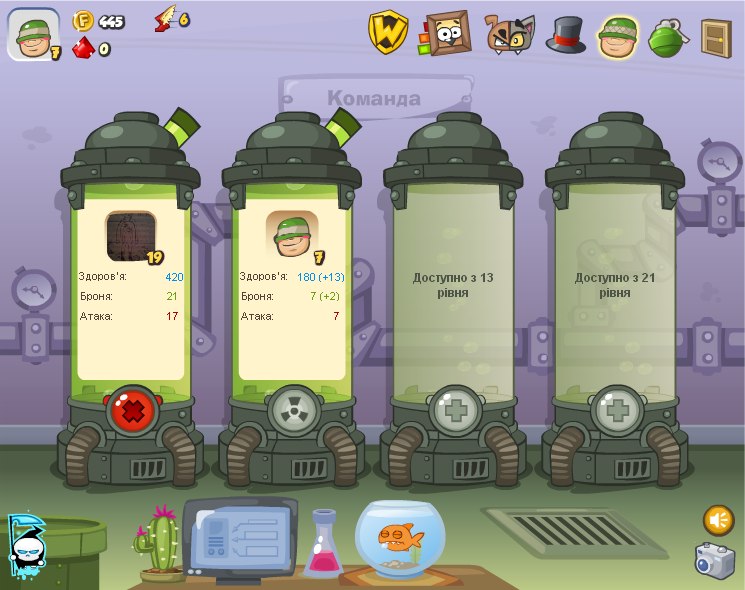This screenshot has height=590, width=745.
Task: Click the radioactive symbol button
Action: click(294, 411)
